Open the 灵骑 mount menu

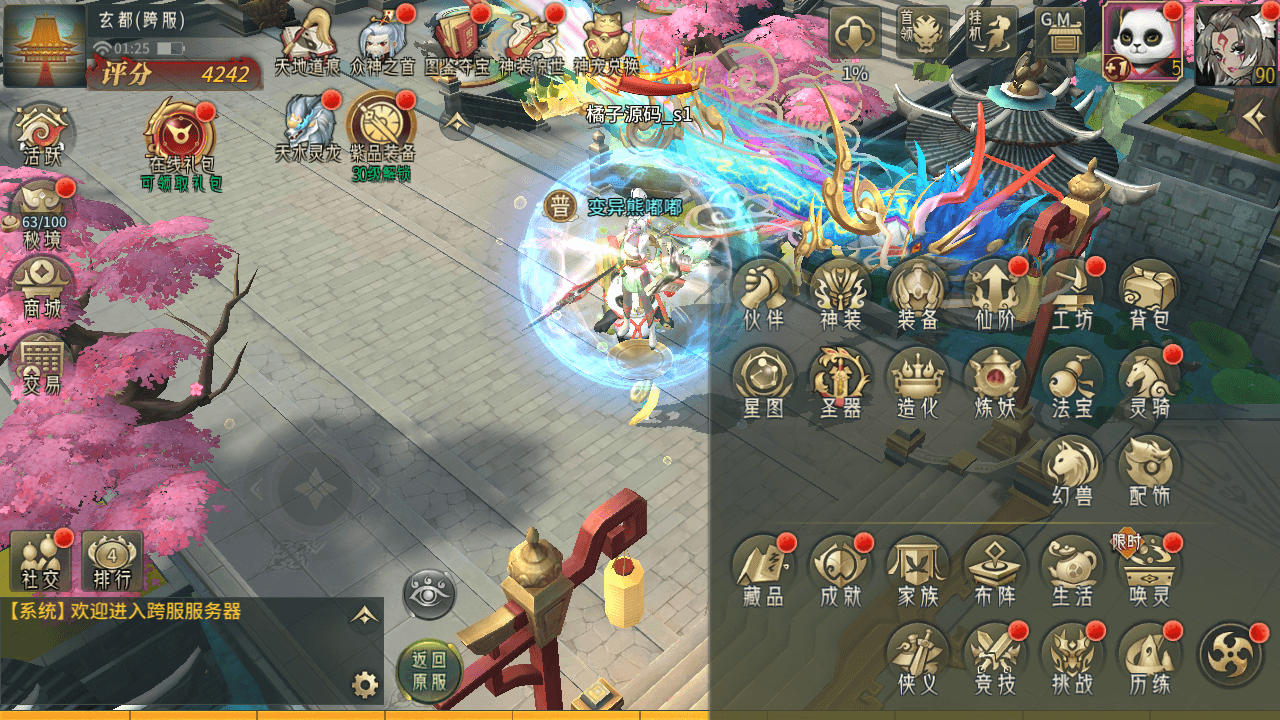tap(1149, 380)
